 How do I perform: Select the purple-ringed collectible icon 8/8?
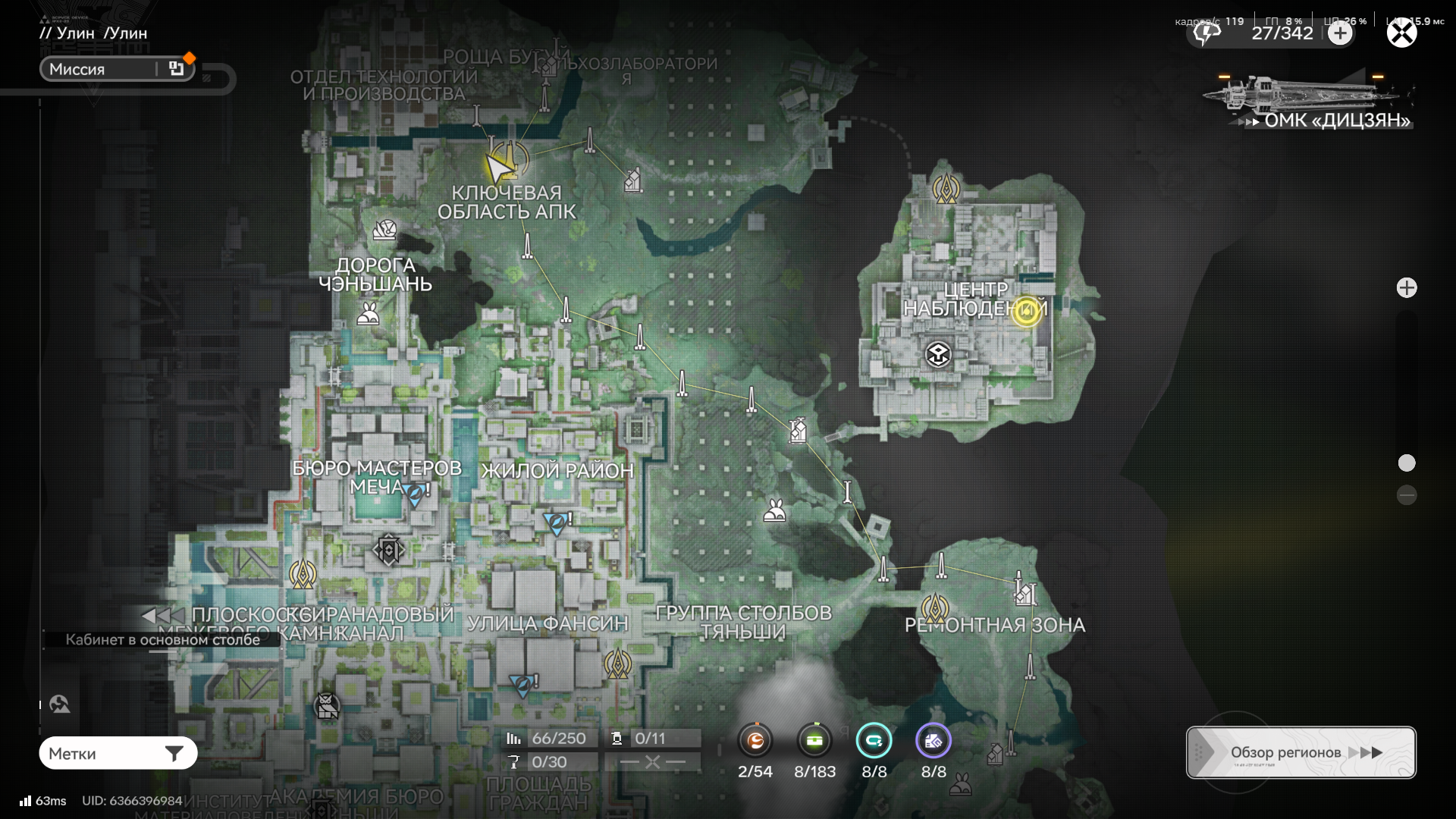pyautogui.click(x=934, y=742)
